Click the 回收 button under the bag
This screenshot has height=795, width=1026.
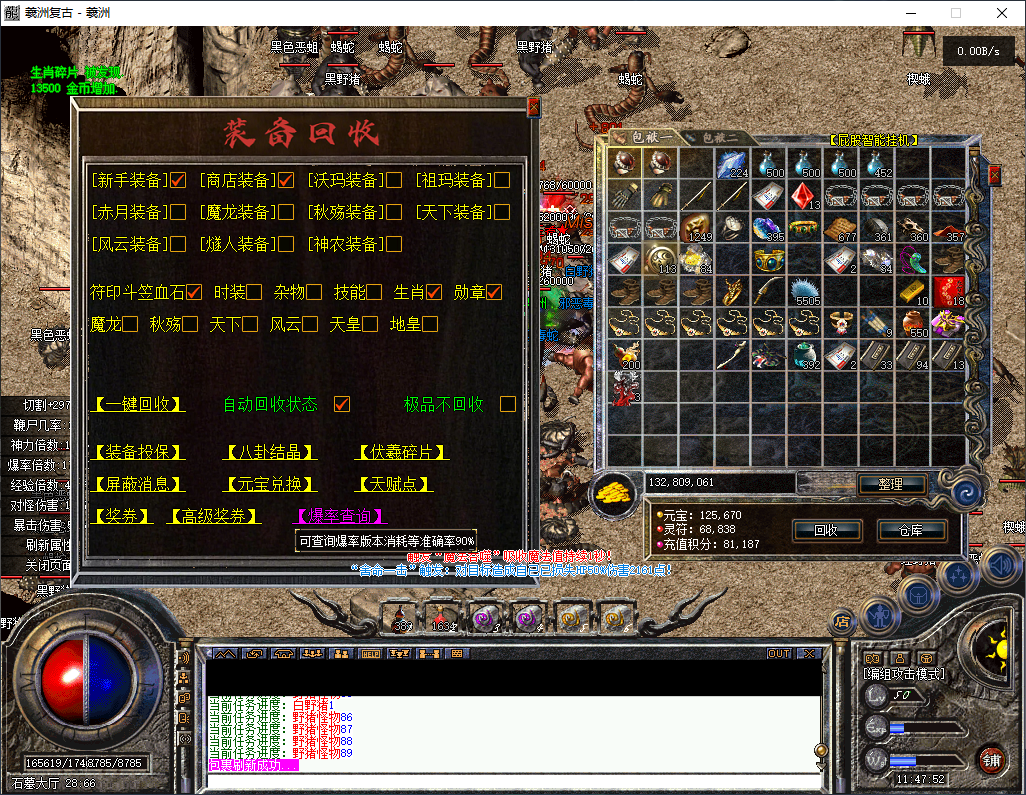click(826, 530)
